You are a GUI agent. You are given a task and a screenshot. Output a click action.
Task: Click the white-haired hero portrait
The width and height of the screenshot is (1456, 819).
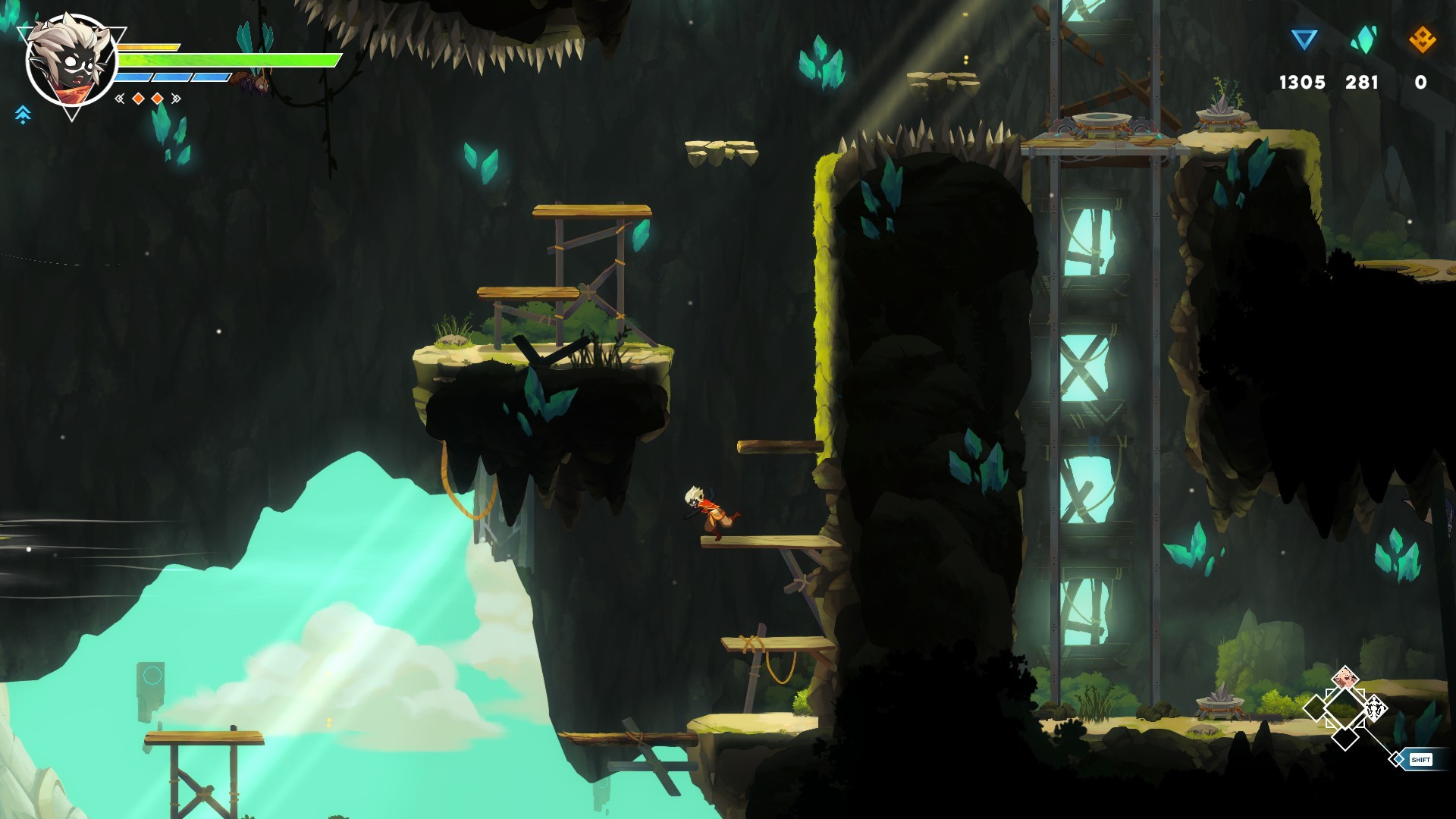(71, 62)
